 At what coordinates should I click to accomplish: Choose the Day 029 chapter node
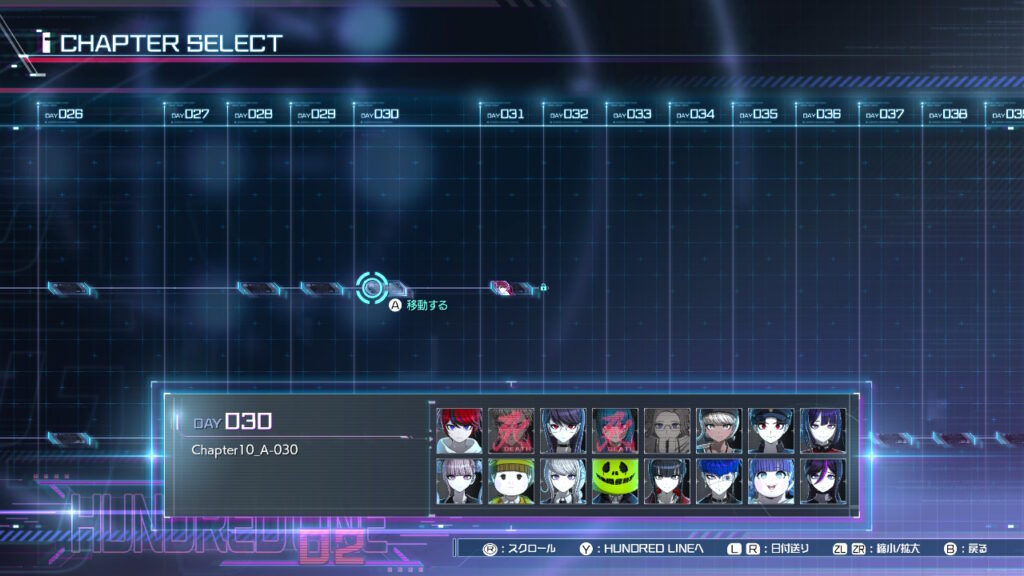[x=322, y=288]
